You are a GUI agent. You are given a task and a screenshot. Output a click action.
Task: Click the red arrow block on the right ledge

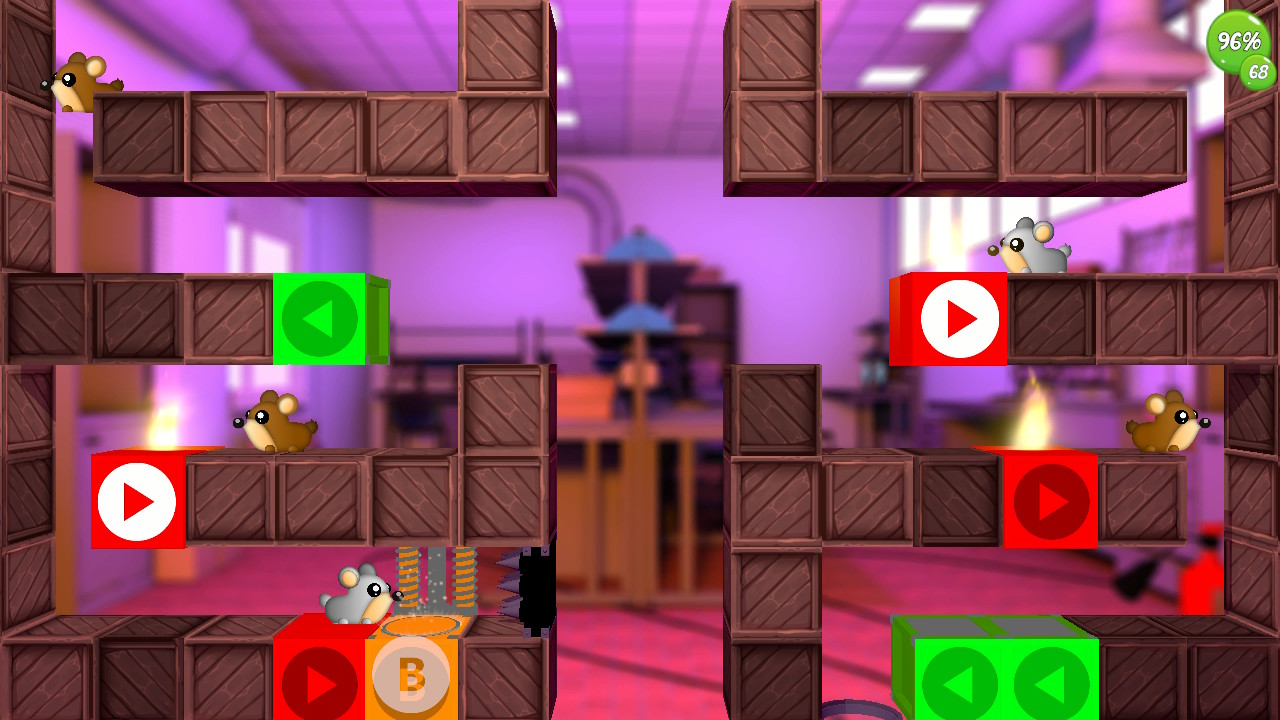1049,501
